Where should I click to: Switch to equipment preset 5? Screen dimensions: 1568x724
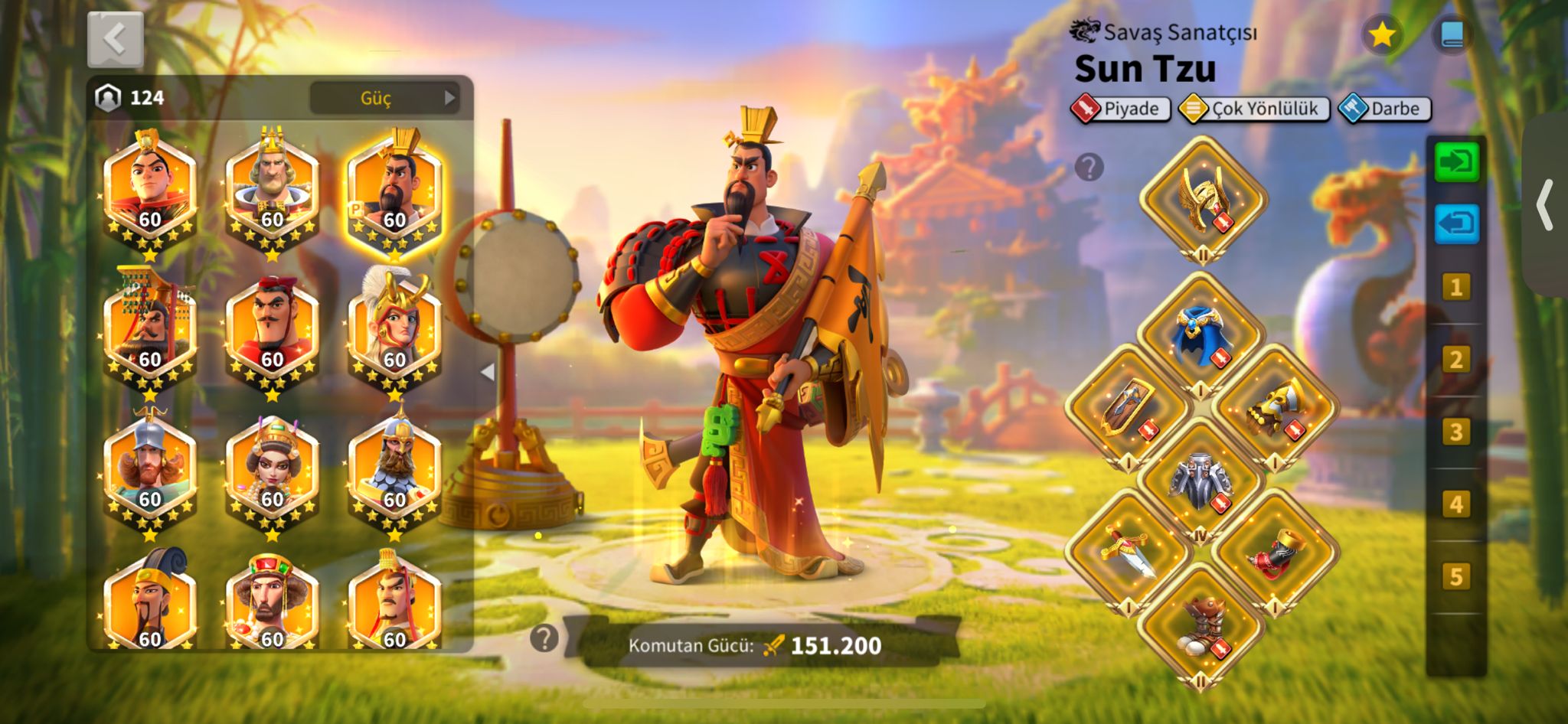(x=1455, y=576)
